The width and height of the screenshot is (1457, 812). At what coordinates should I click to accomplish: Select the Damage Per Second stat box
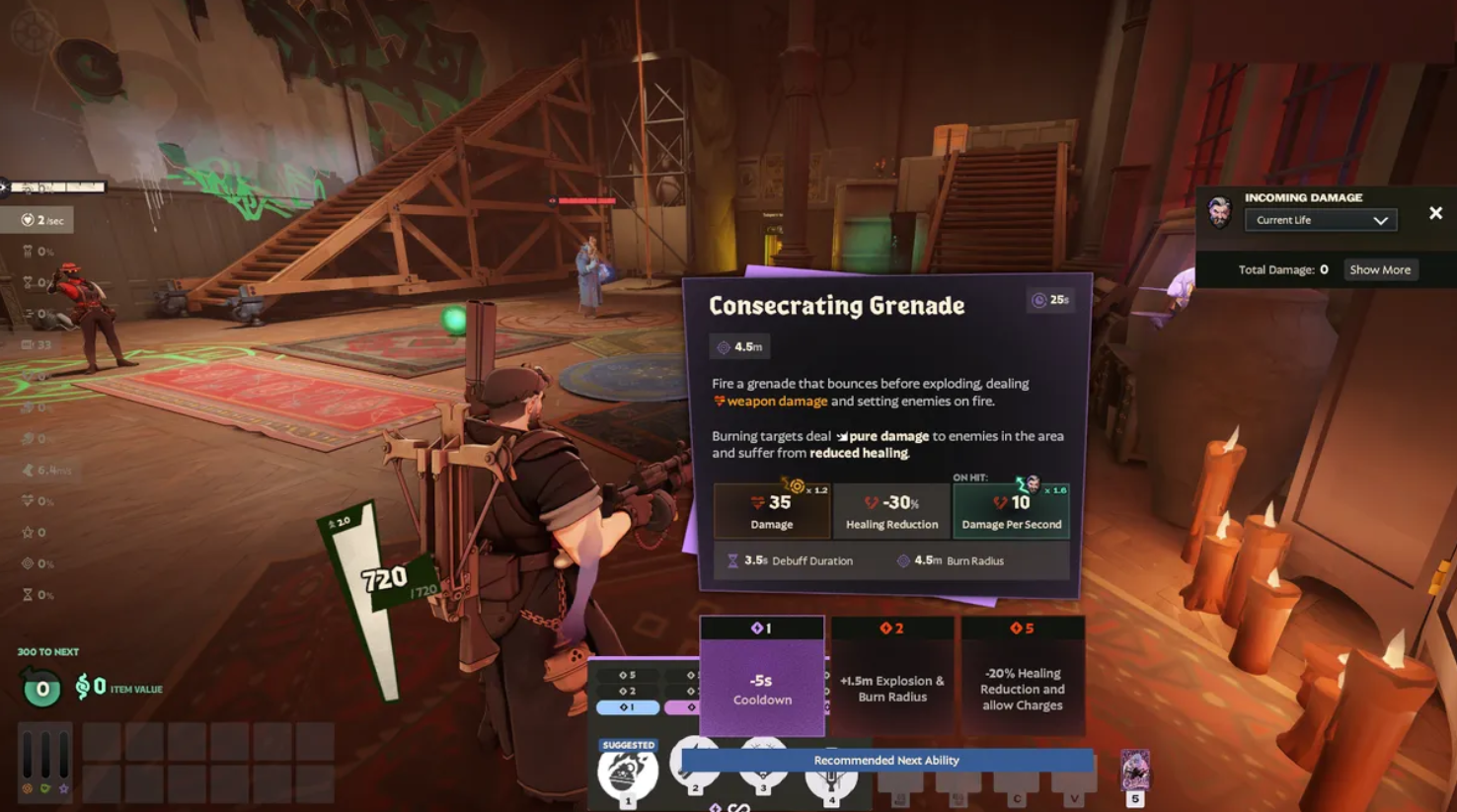(x=1011, y=510)
